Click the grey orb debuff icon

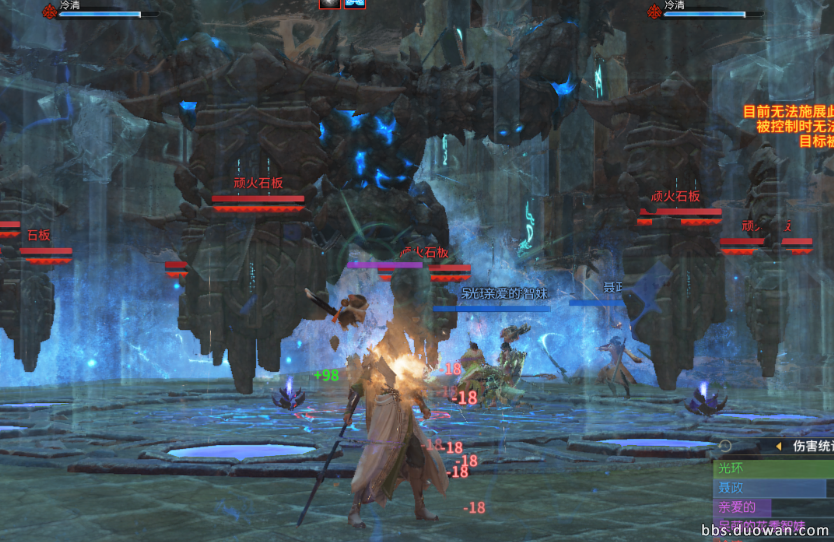[330, 4]
